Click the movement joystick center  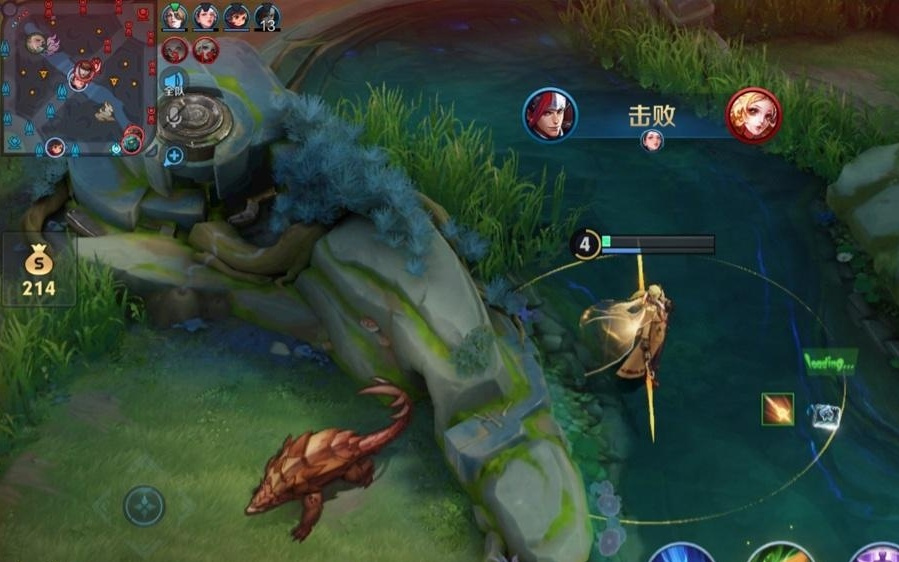tap(144, 505)
